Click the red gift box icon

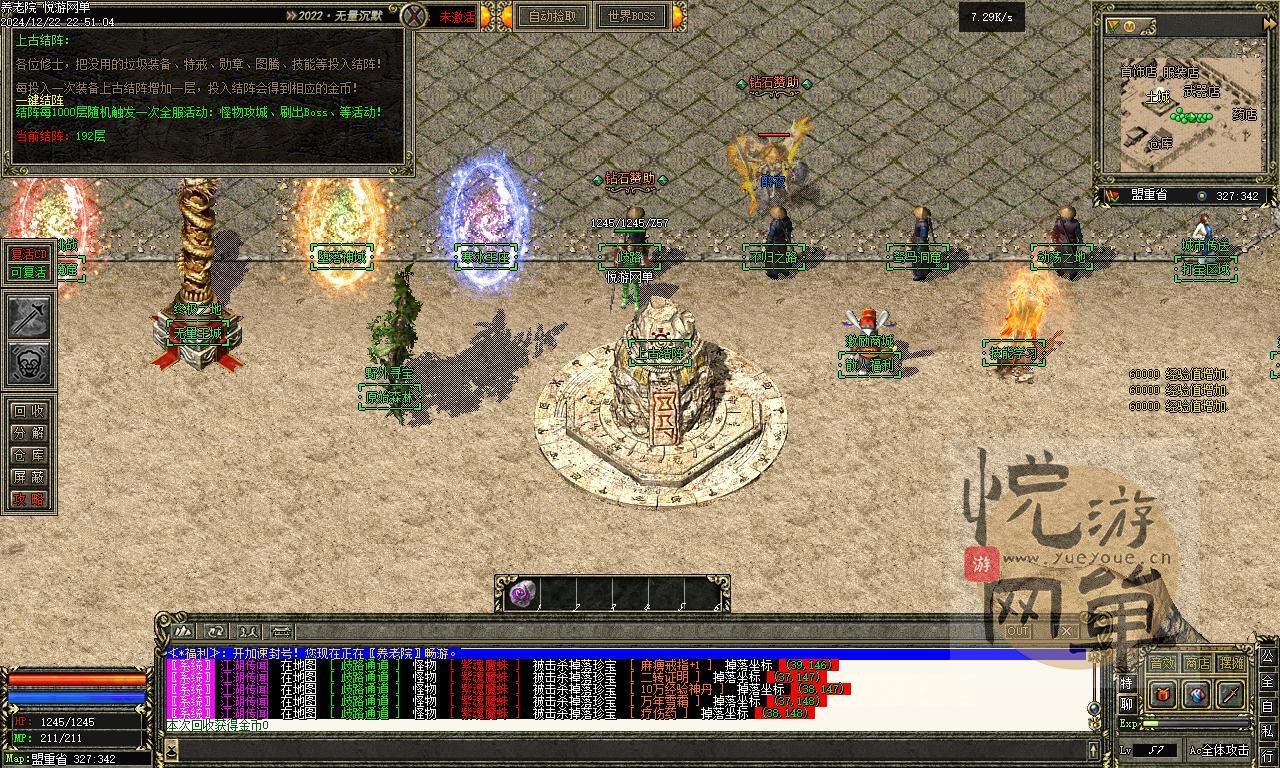tap(1162, 694)
